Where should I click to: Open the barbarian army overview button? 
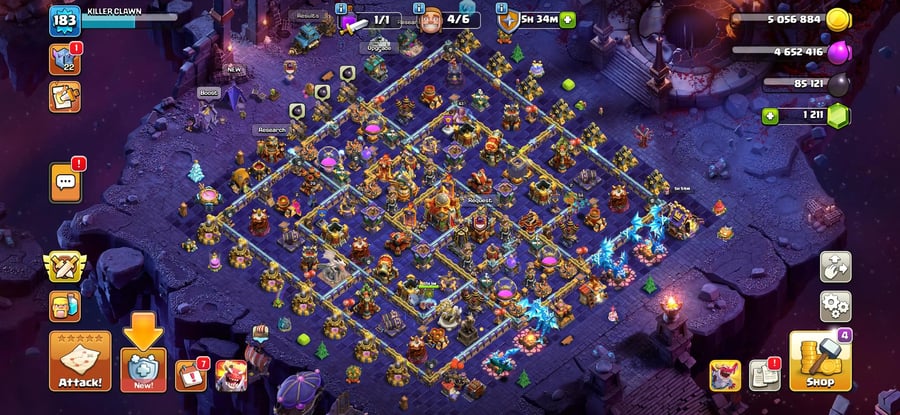point(65,305)
